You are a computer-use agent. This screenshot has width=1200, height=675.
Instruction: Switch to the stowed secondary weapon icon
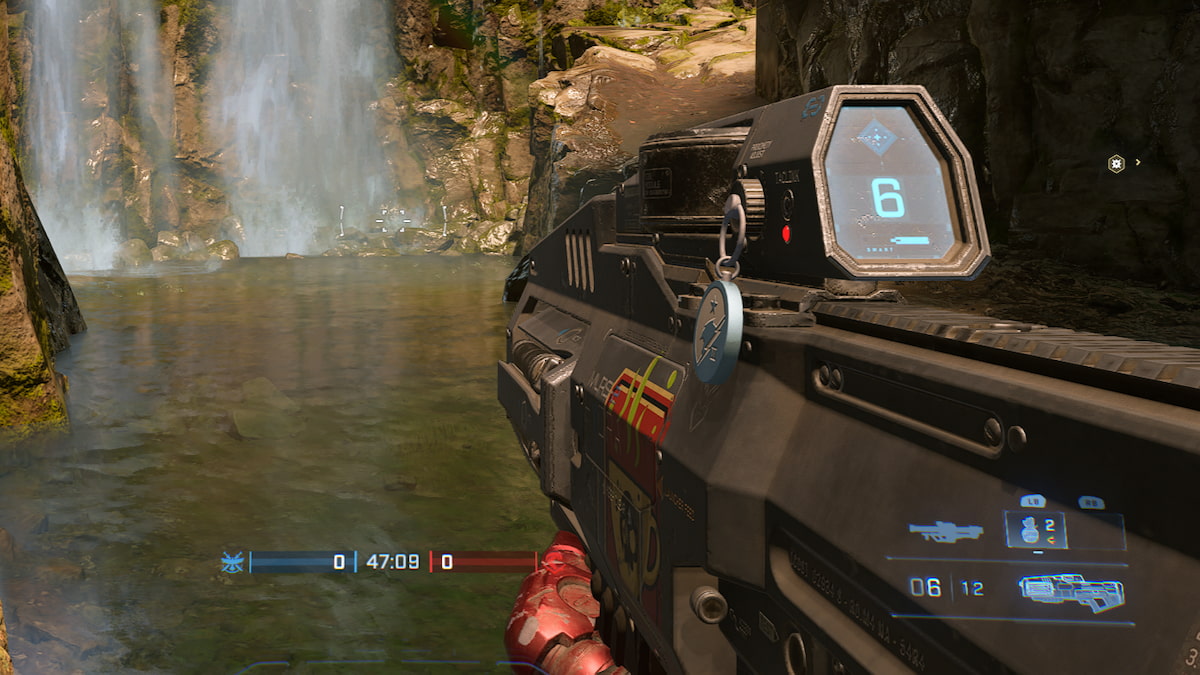(x=945, y=531)
